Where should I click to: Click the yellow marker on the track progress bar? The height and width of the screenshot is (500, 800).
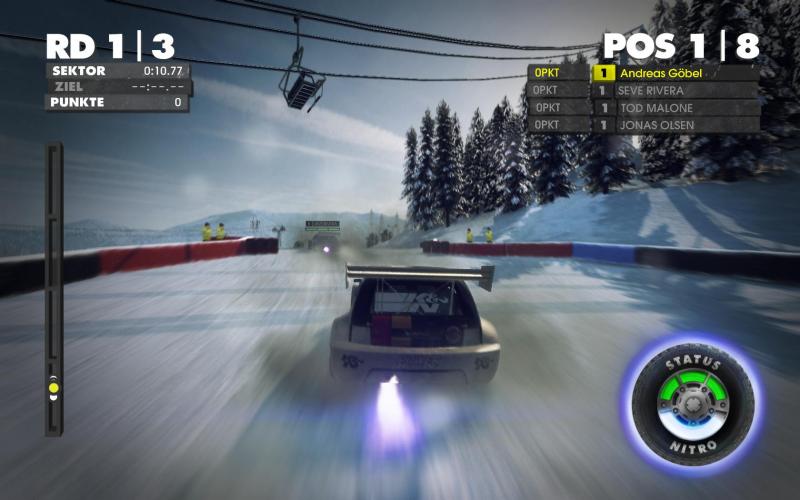pyautogui.click(x=54, y=387)
